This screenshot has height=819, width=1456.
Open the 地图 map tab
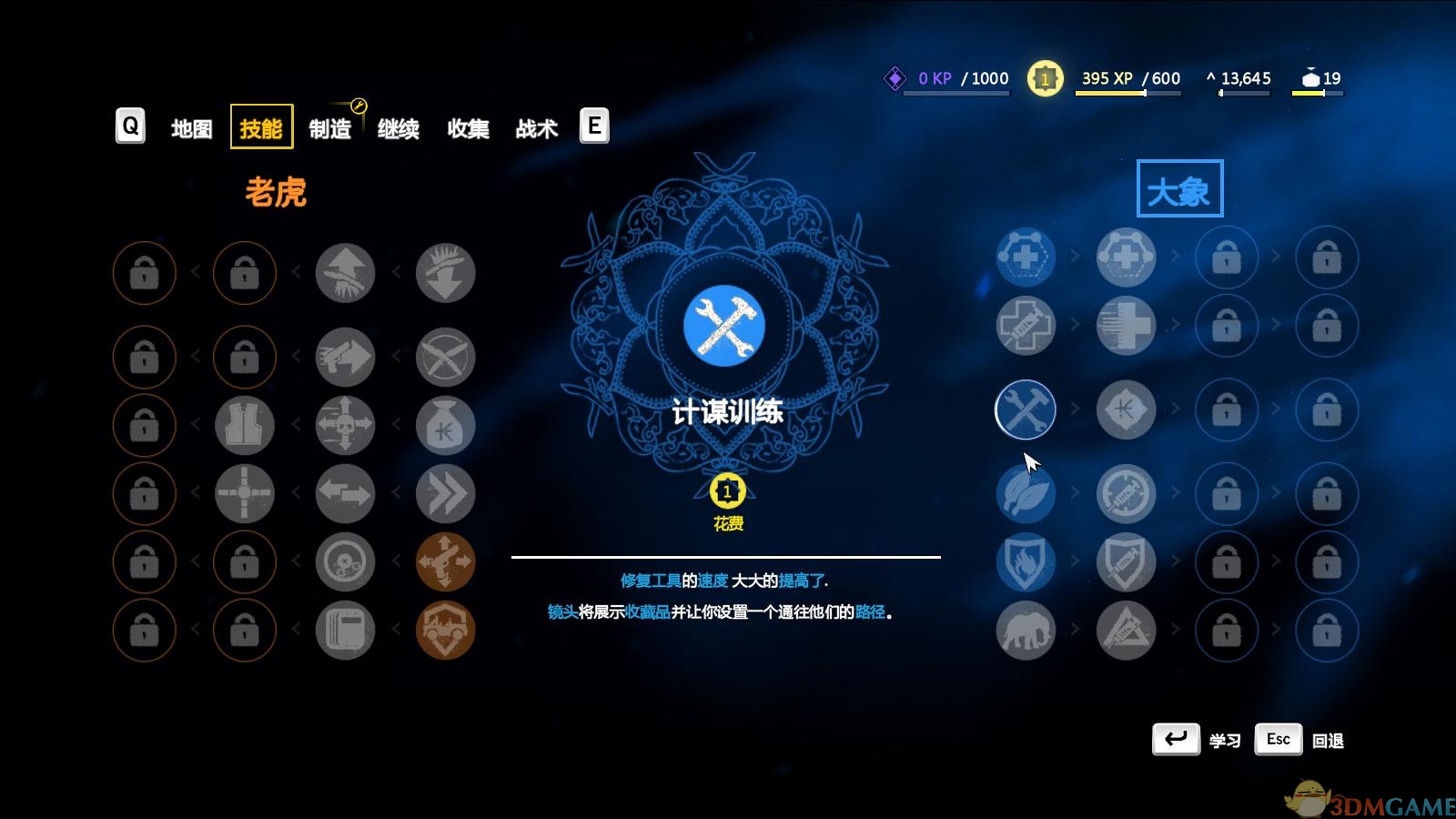(x=190, y=127)
